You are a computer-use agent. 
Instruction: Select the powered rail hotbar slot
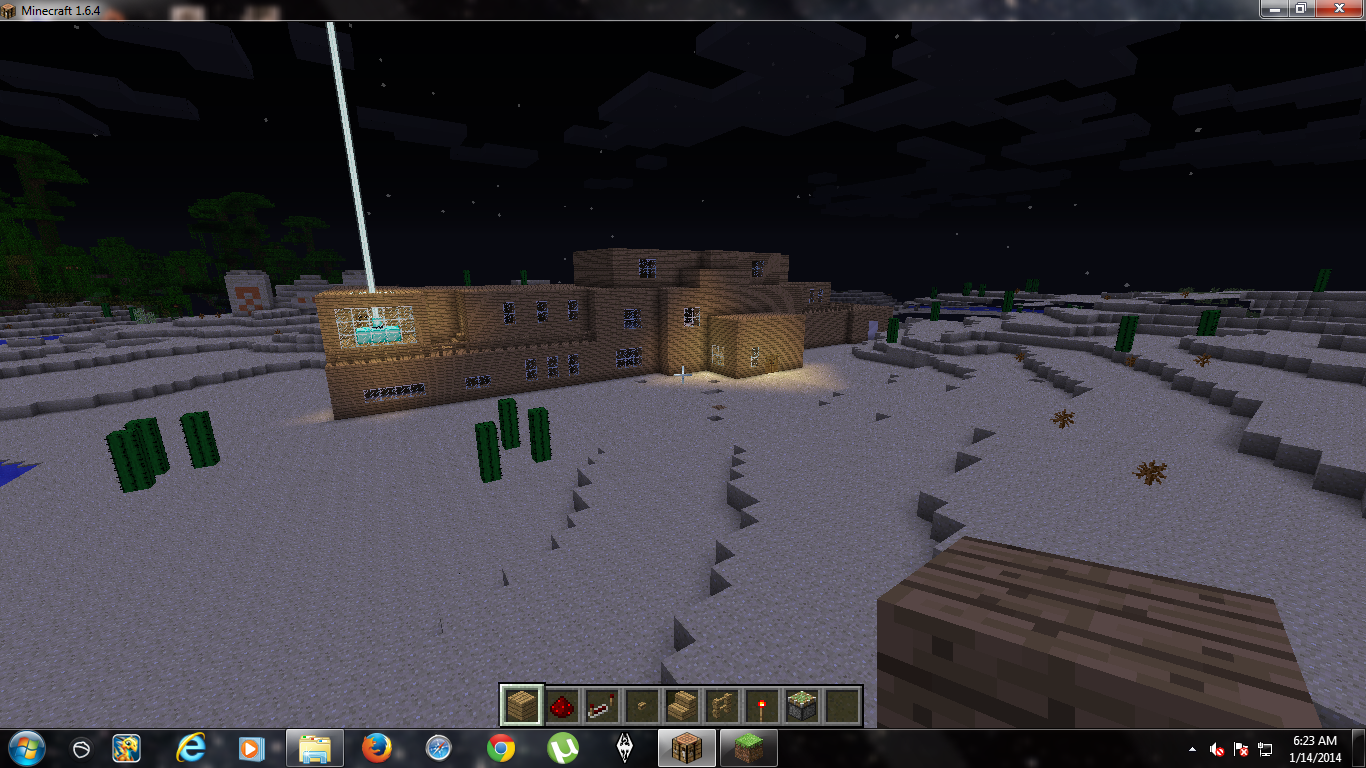pyautogui.click(x=602, y=705)
